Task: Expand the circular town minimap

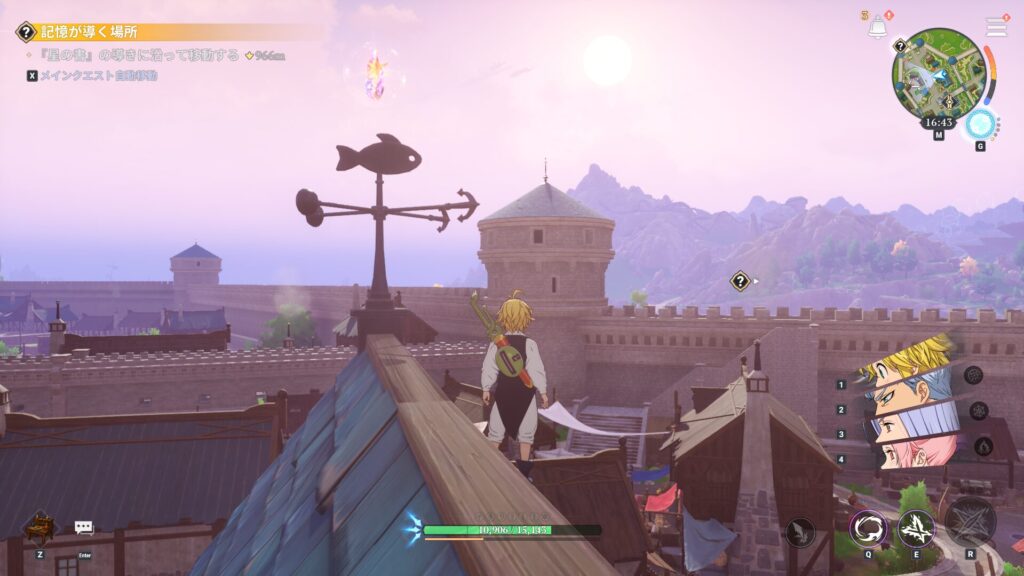Action: coord(939,72)
